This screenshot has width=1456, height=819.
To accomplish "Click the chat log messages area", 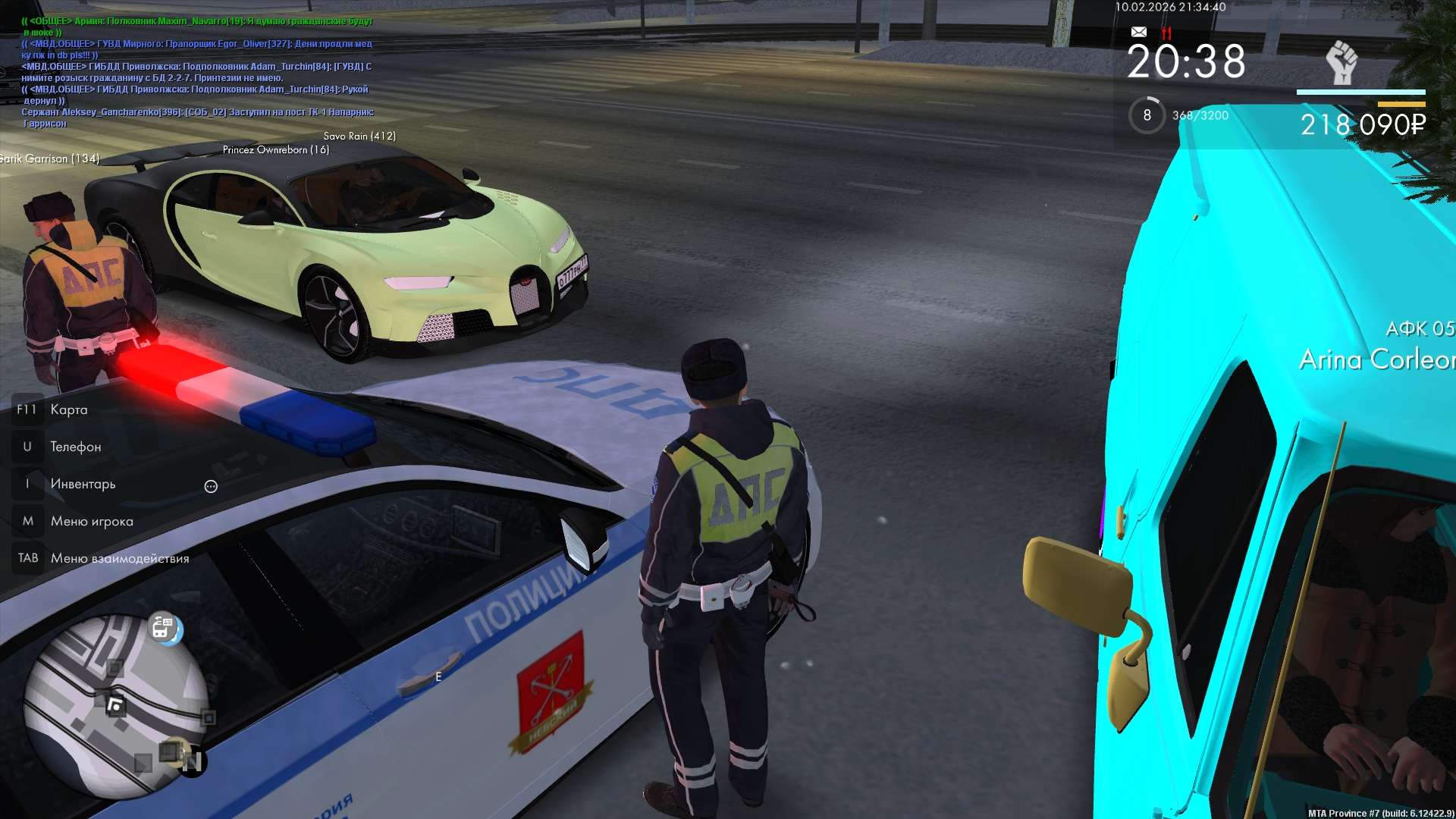I will [197, 72].
